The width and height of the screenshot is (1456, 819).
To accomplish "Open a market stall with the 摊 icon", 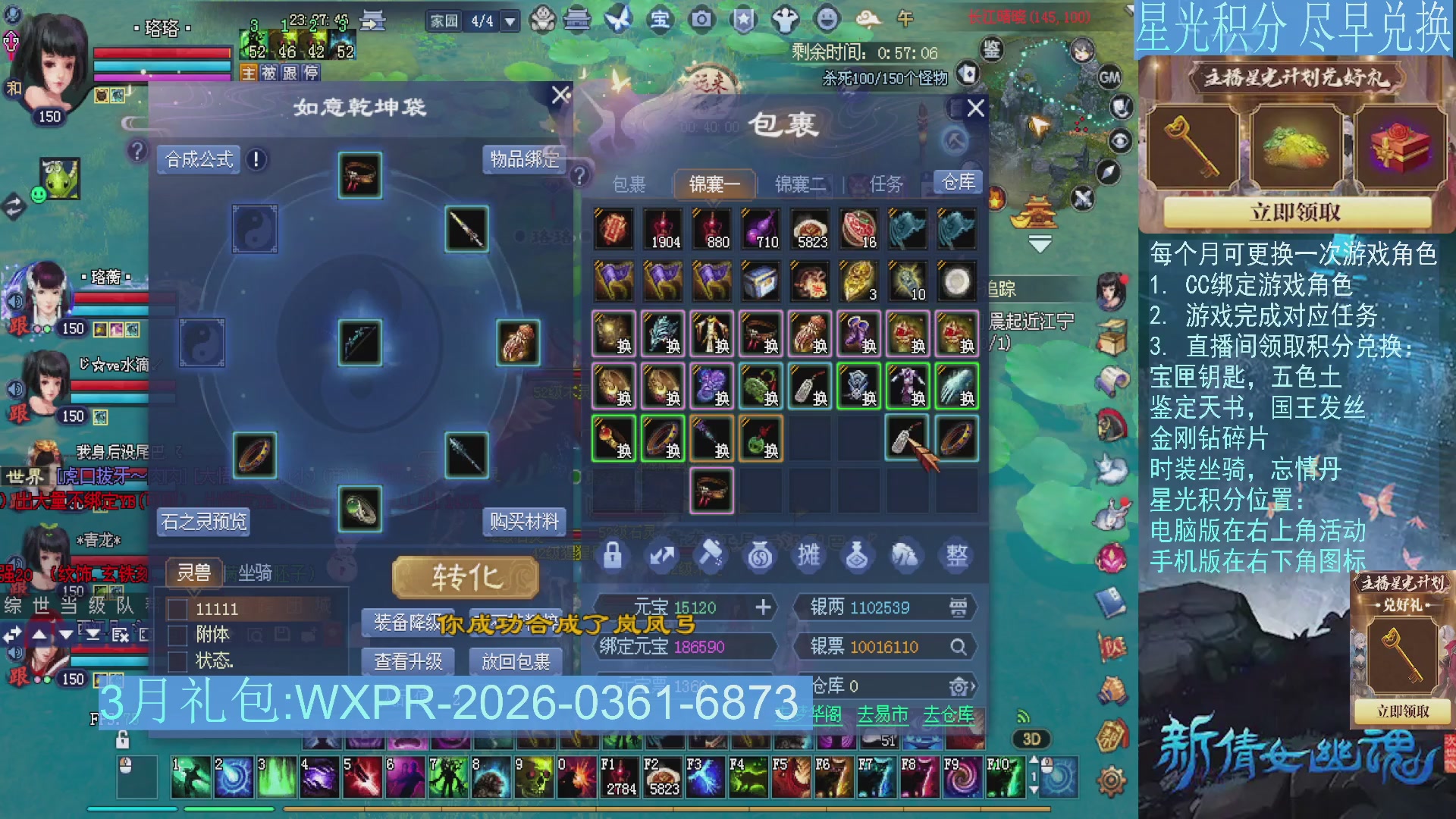I will click(808, 556).
